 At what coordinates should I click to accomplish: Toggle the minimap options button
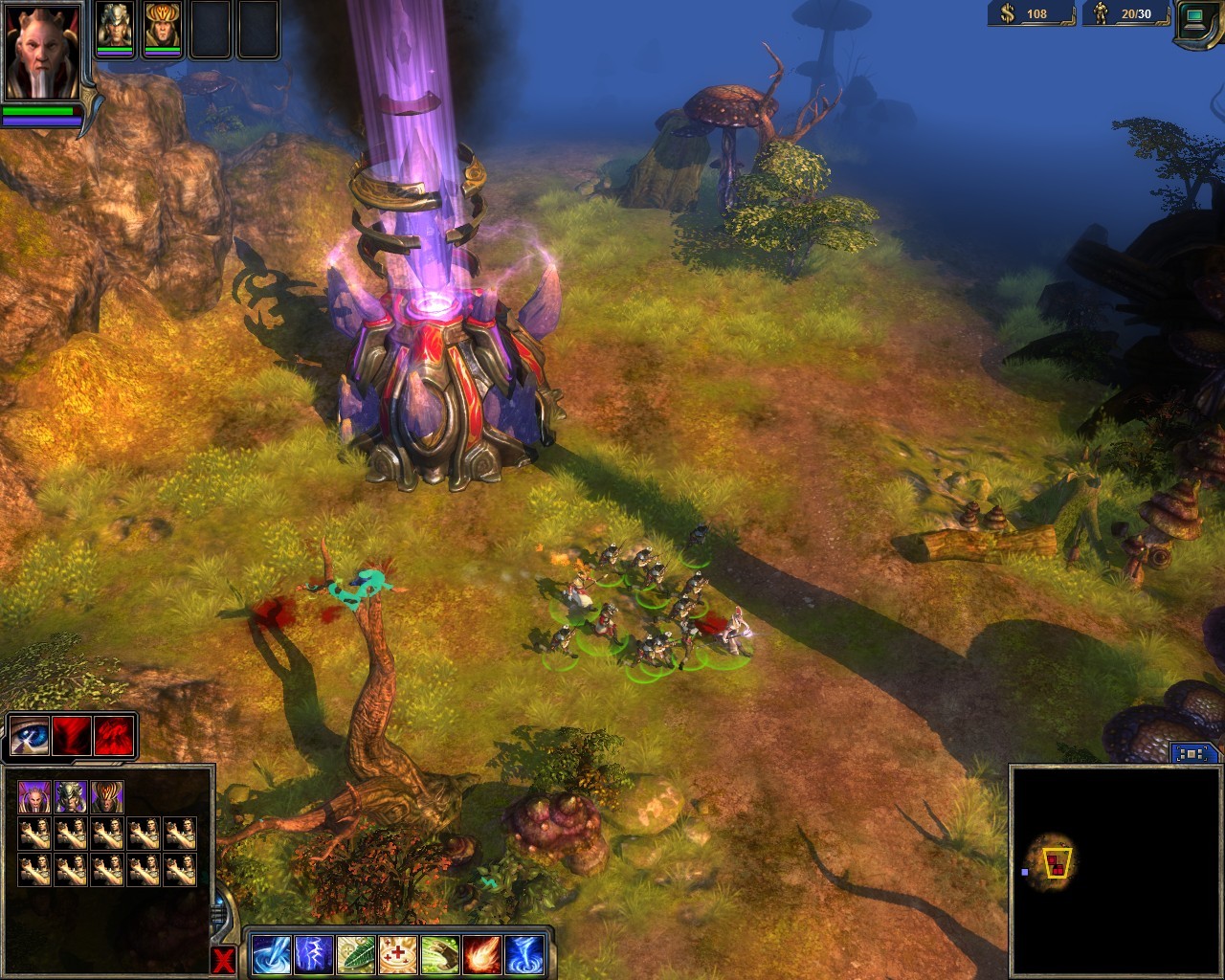(1191, 753)
